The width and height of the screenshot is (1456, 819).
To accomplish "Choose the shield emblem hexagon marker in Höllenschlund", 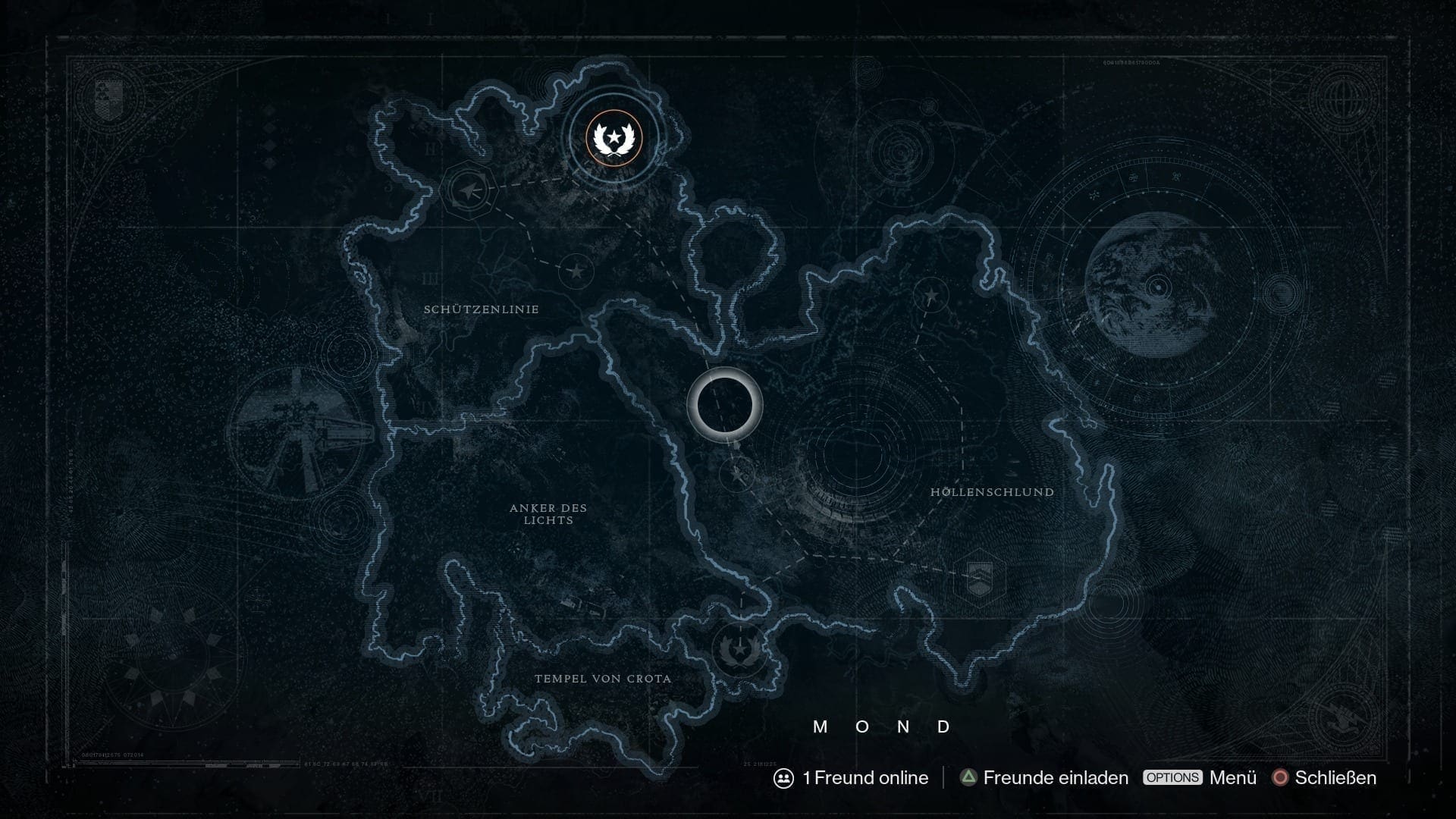I will click(980, 579).
